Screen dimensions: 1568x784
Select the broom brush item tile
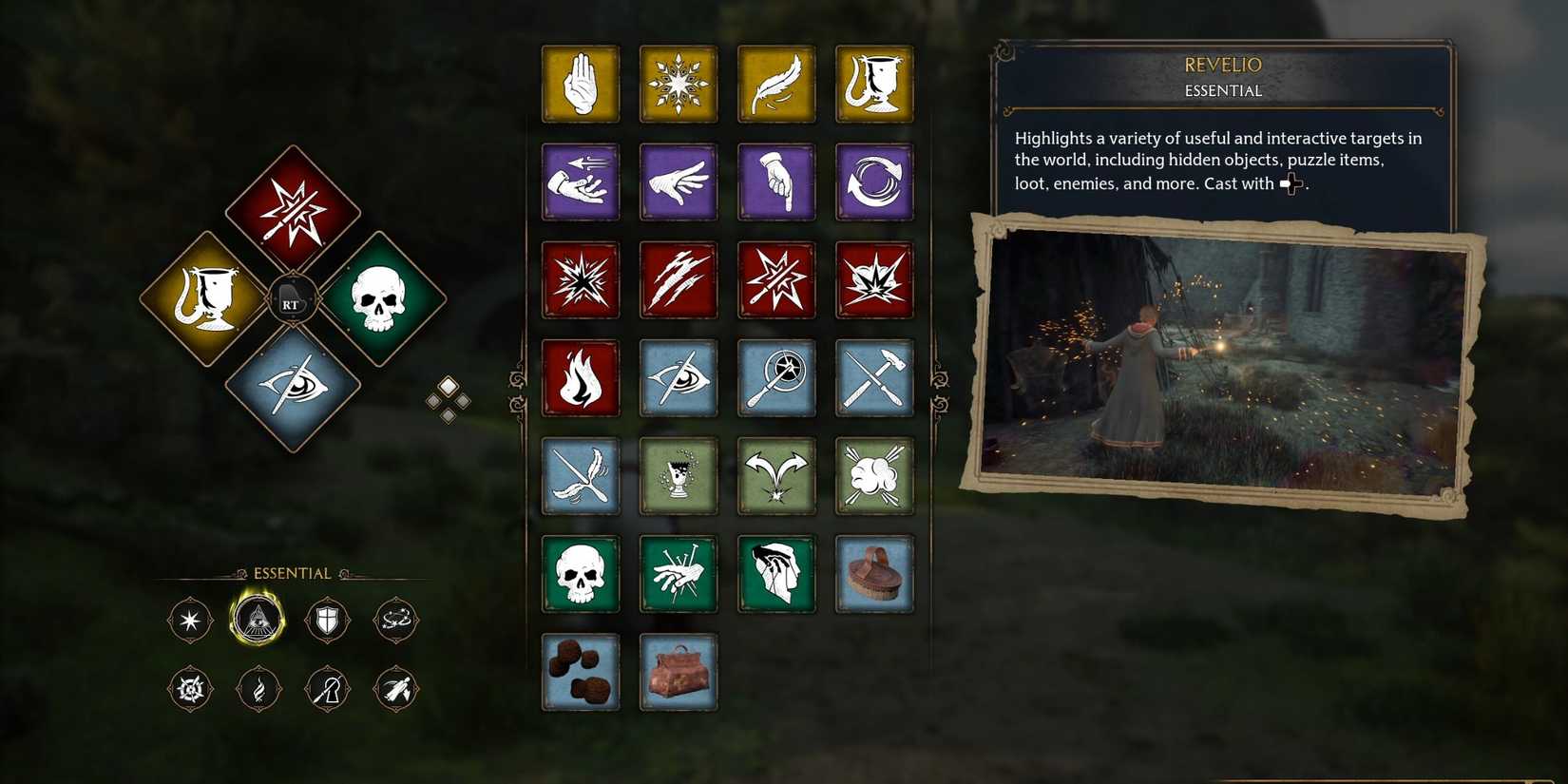tap(874, 574)
